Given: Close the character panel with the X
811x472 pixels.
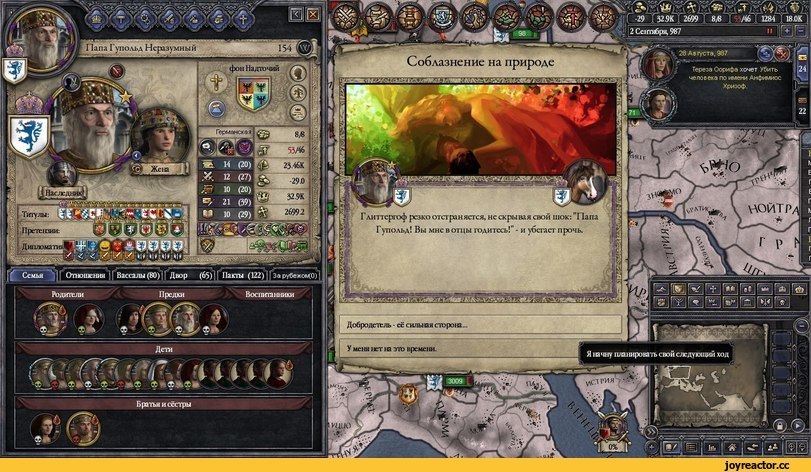Looking at the screenshot, I should coord(312,15).
